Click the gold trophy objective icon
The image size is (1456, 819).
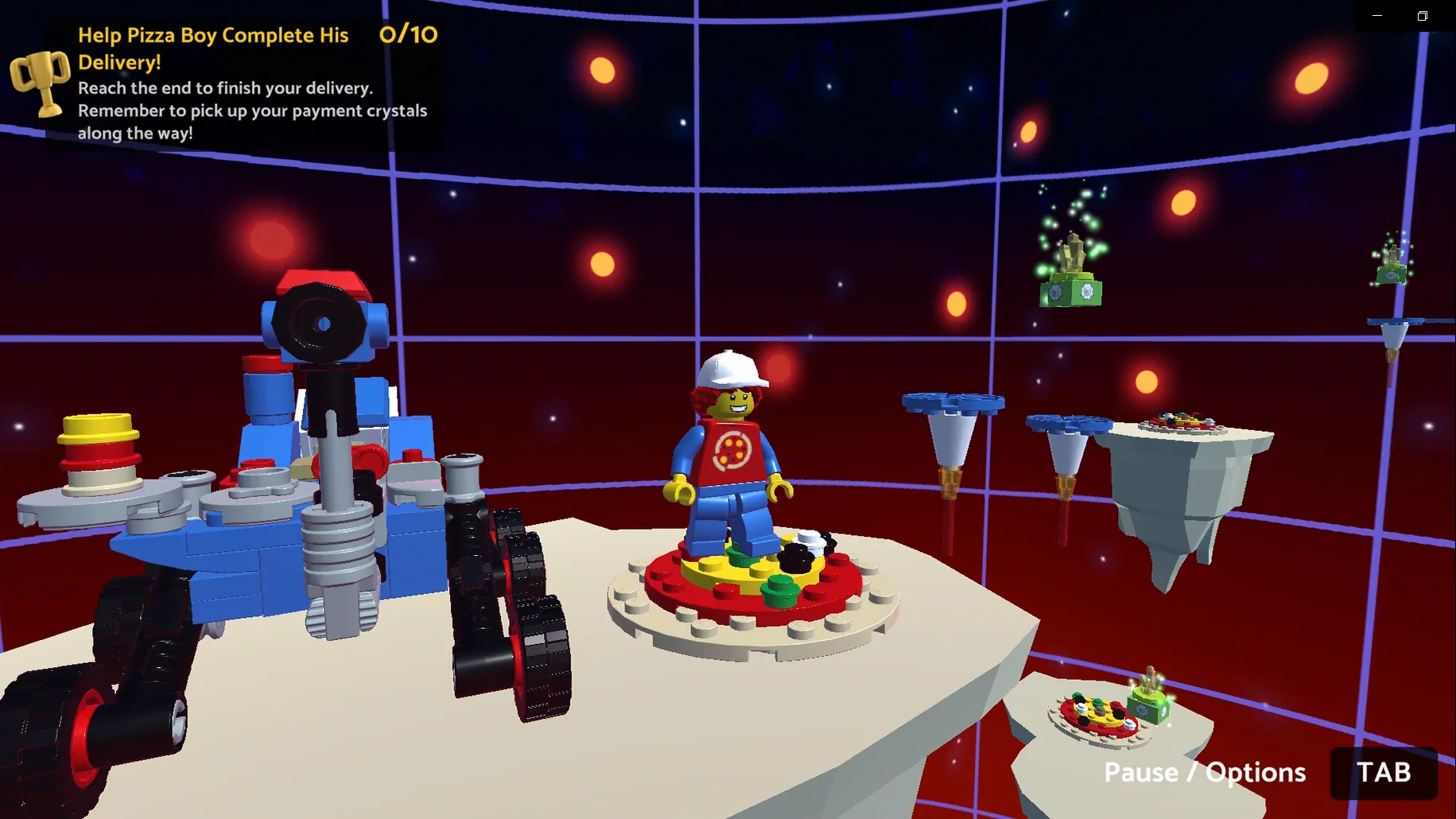(40, 82)
